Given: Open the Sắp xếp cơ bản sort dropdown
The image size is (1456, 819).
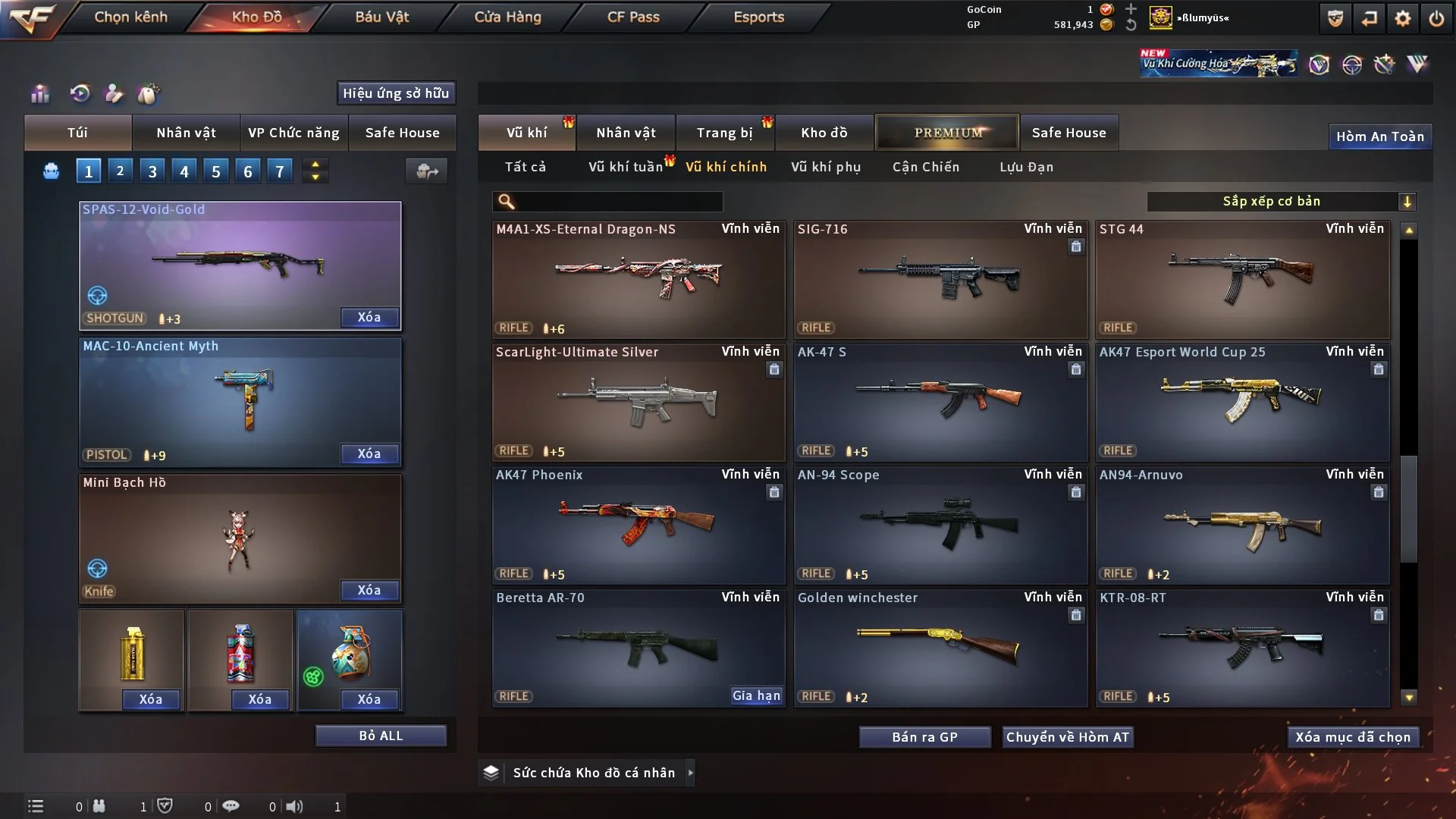Looking at the screenshot, I should 1281,202.
